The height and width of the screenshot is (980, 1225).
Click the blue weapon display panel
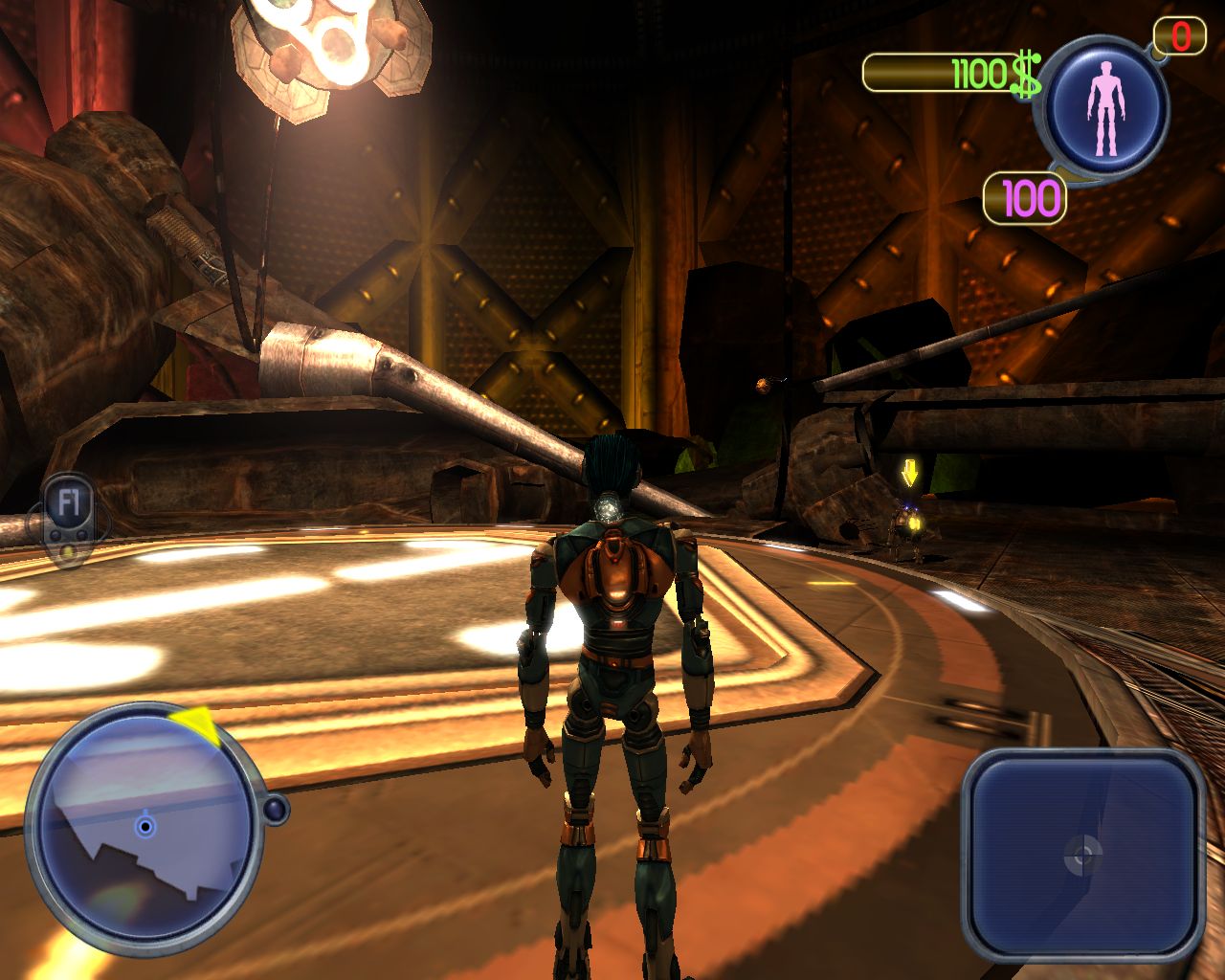[x=1082, y=854]
